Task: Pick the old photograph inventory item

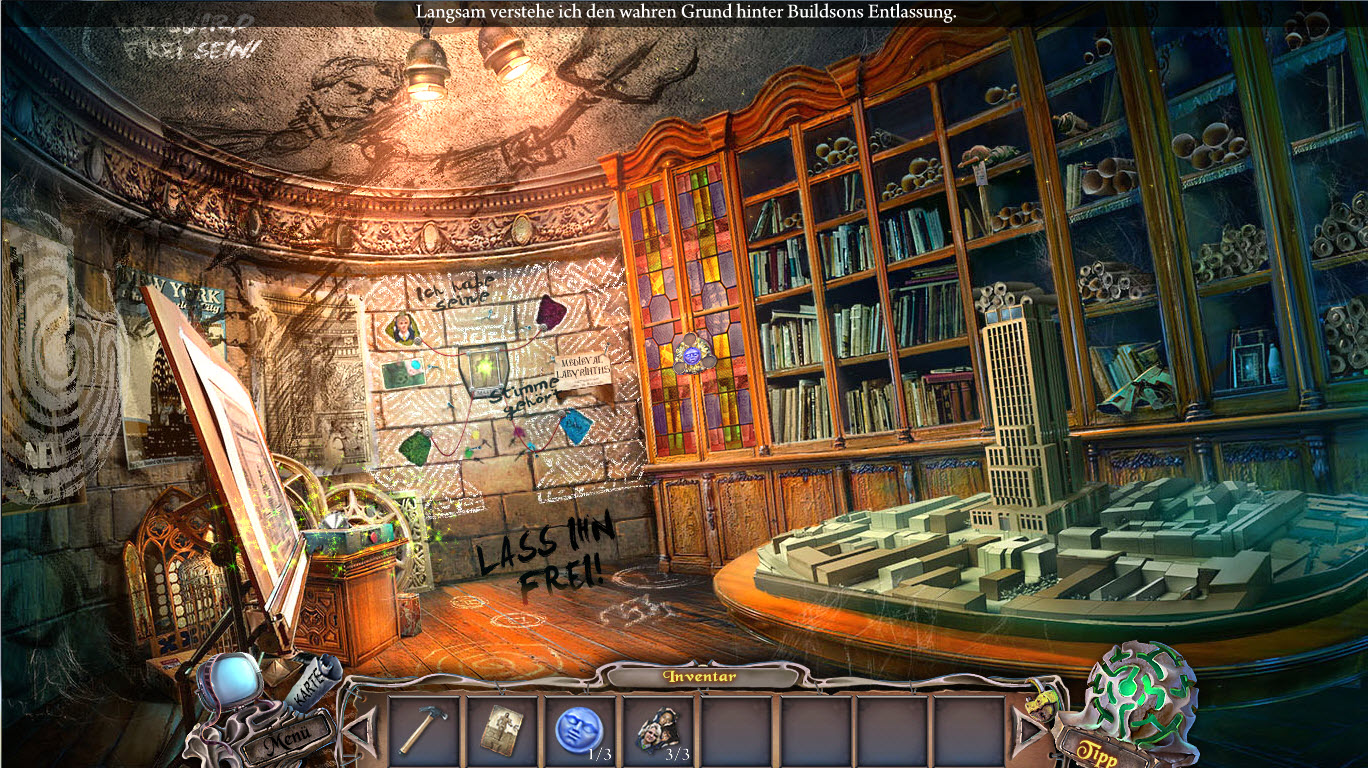Action: (x=502, y=729)
